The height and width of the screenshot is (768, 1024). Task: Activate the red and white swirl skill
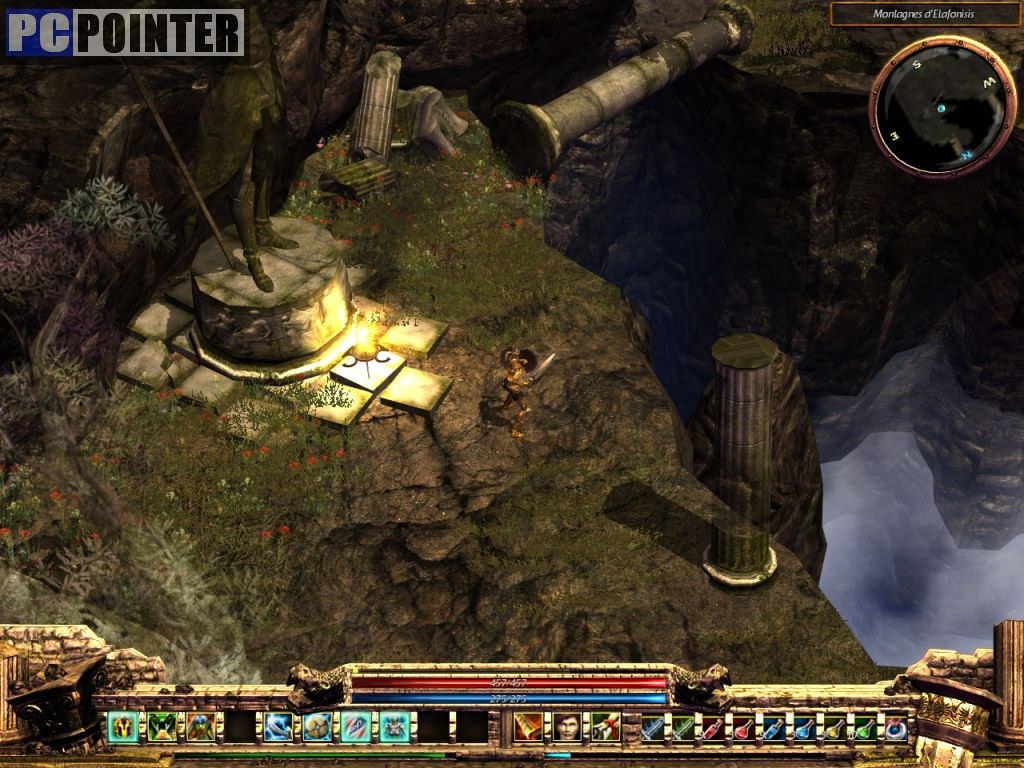(x=357, y=726)
